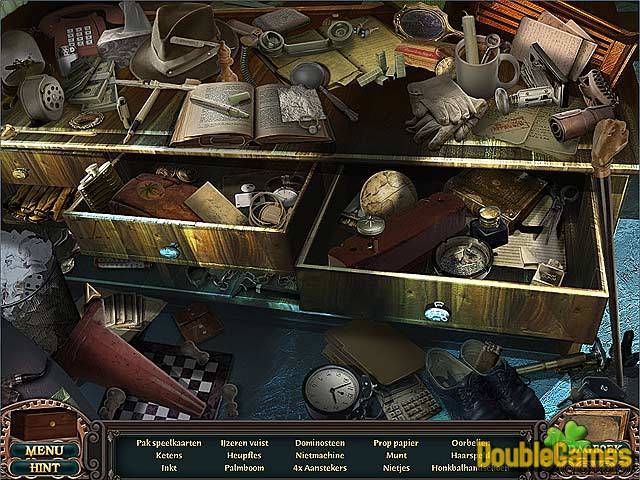Viewport: 640px width, 480px height.
Task: Click 'Dominosteen' in the item list
Action: 319,440
